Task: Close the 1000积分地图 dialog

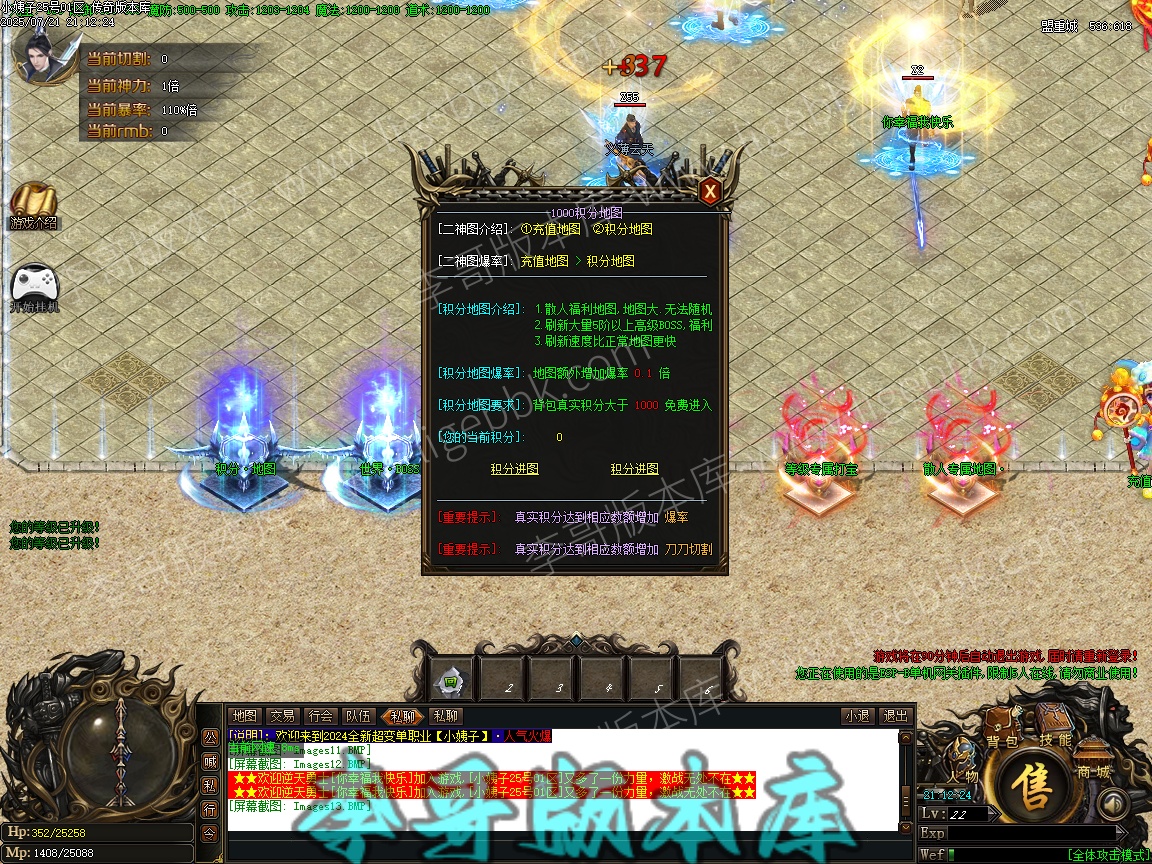Action: pyautogui.click(x=709, y=191)
